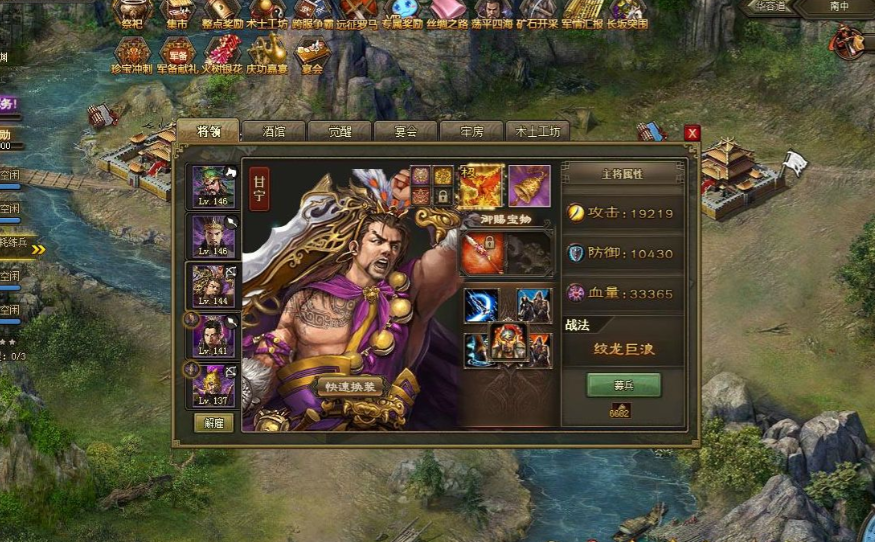Open the 庆功嘉宴 event icon
Viewport: 875px width, 542px height.
click(x=267, y=52)
